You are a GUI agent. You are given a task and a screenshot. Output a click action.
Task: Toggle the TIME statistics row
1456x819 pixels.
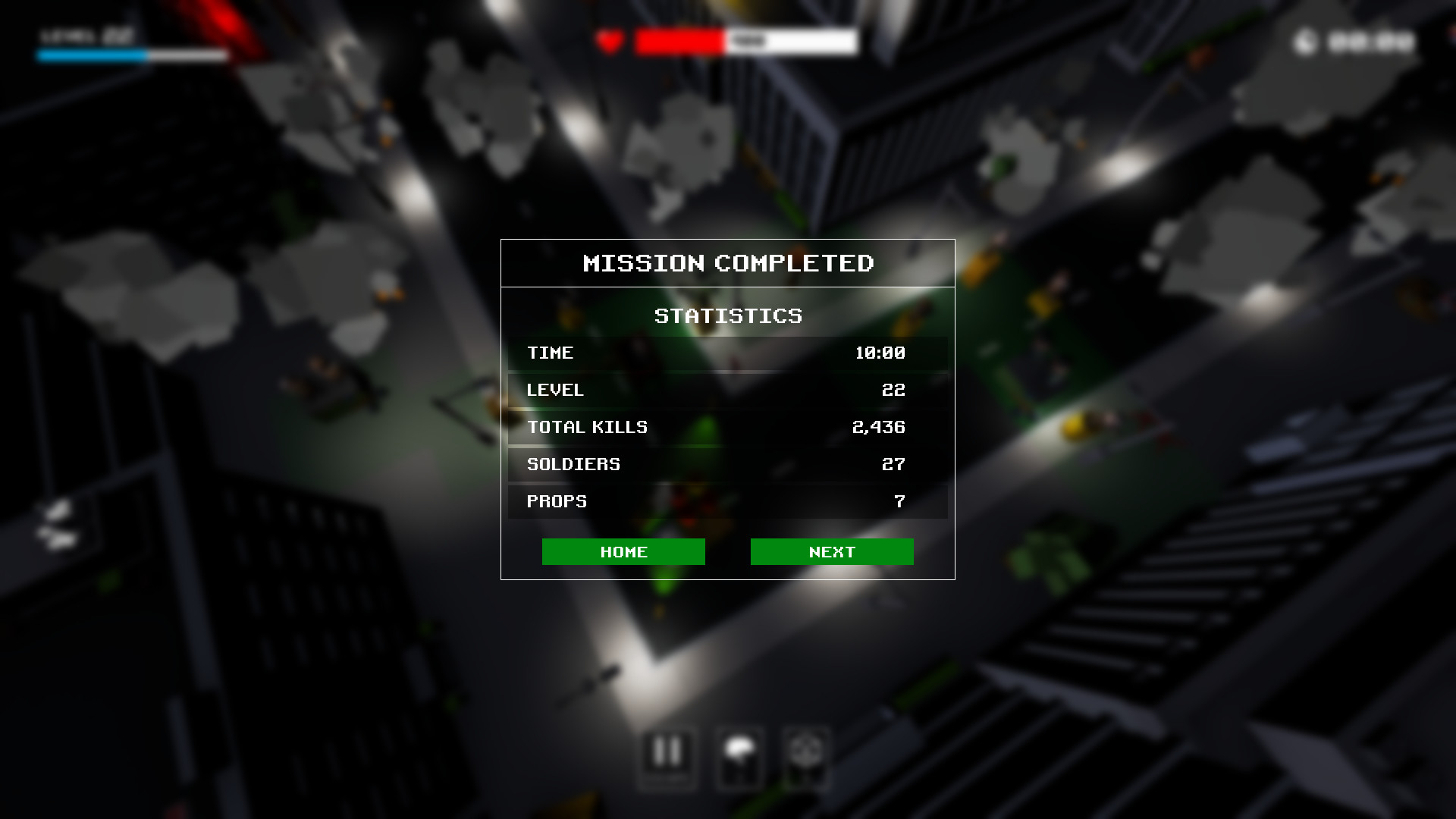click(x=728, y=353)
